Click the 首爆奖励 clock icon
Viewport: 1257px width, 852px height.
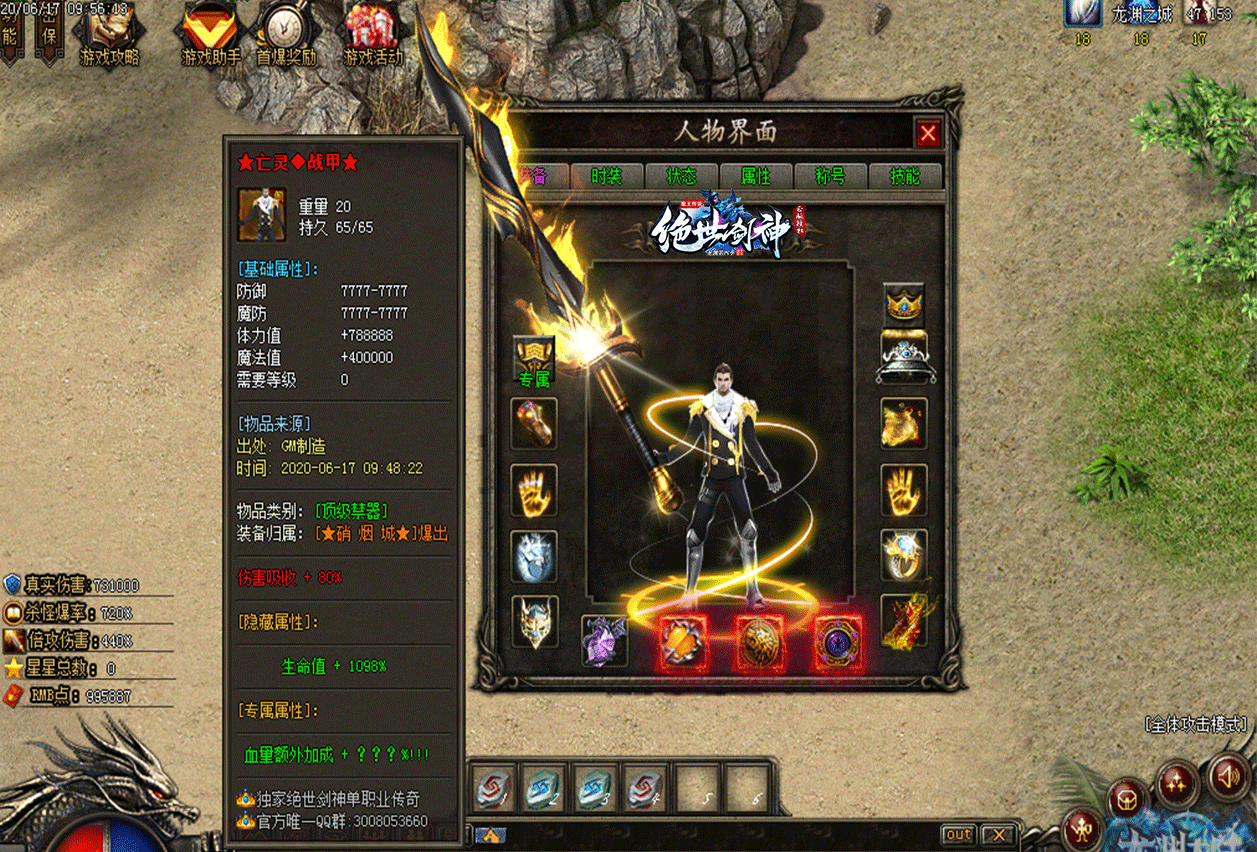pyautogui.click(x=286, y=33)
